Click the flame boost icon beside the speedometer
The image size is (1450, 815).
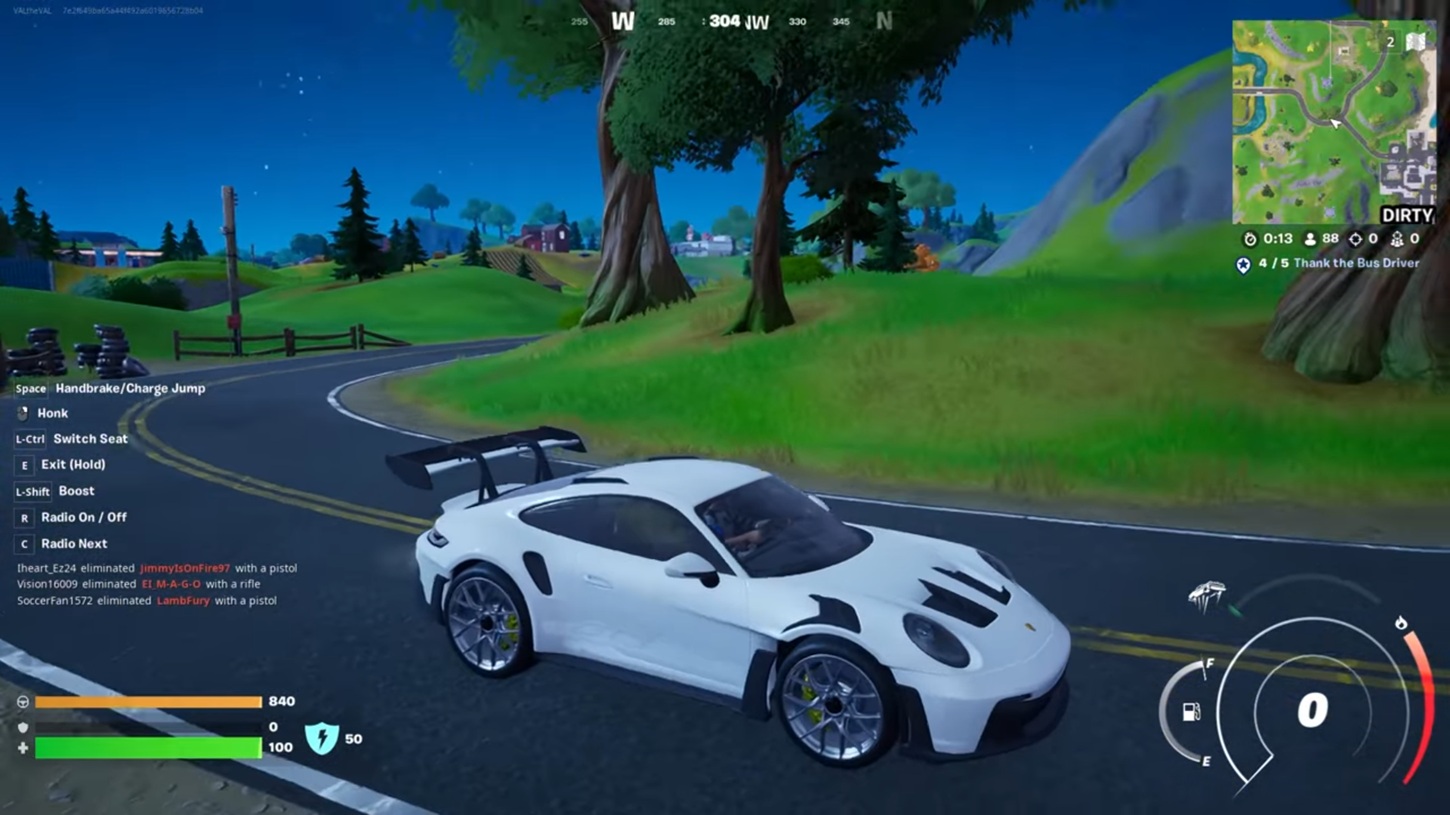(x=1401, y=623)
